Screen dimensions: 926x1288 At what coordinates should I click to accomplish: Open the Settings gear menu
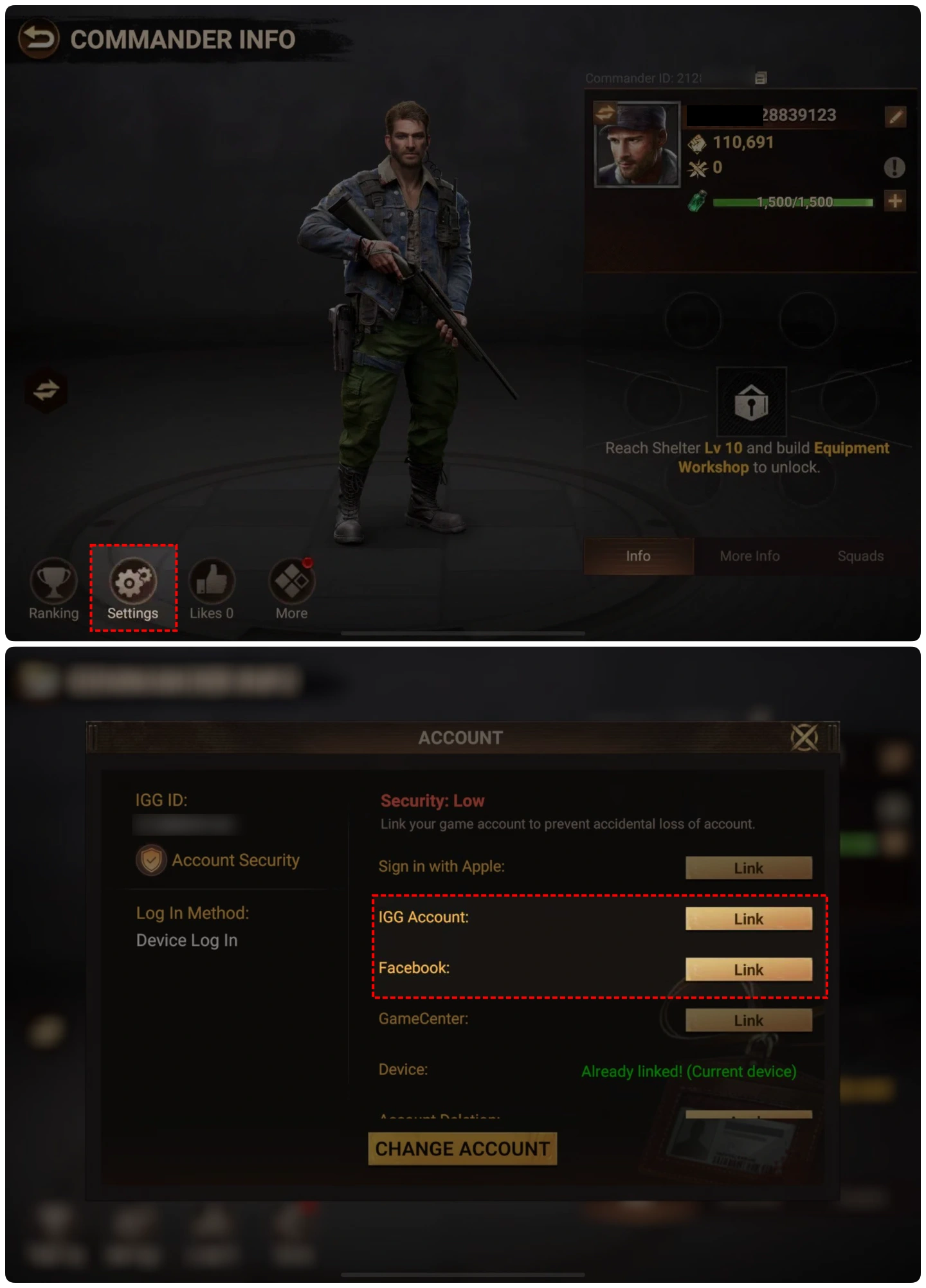pyautogui.click(x=133, y=581)
